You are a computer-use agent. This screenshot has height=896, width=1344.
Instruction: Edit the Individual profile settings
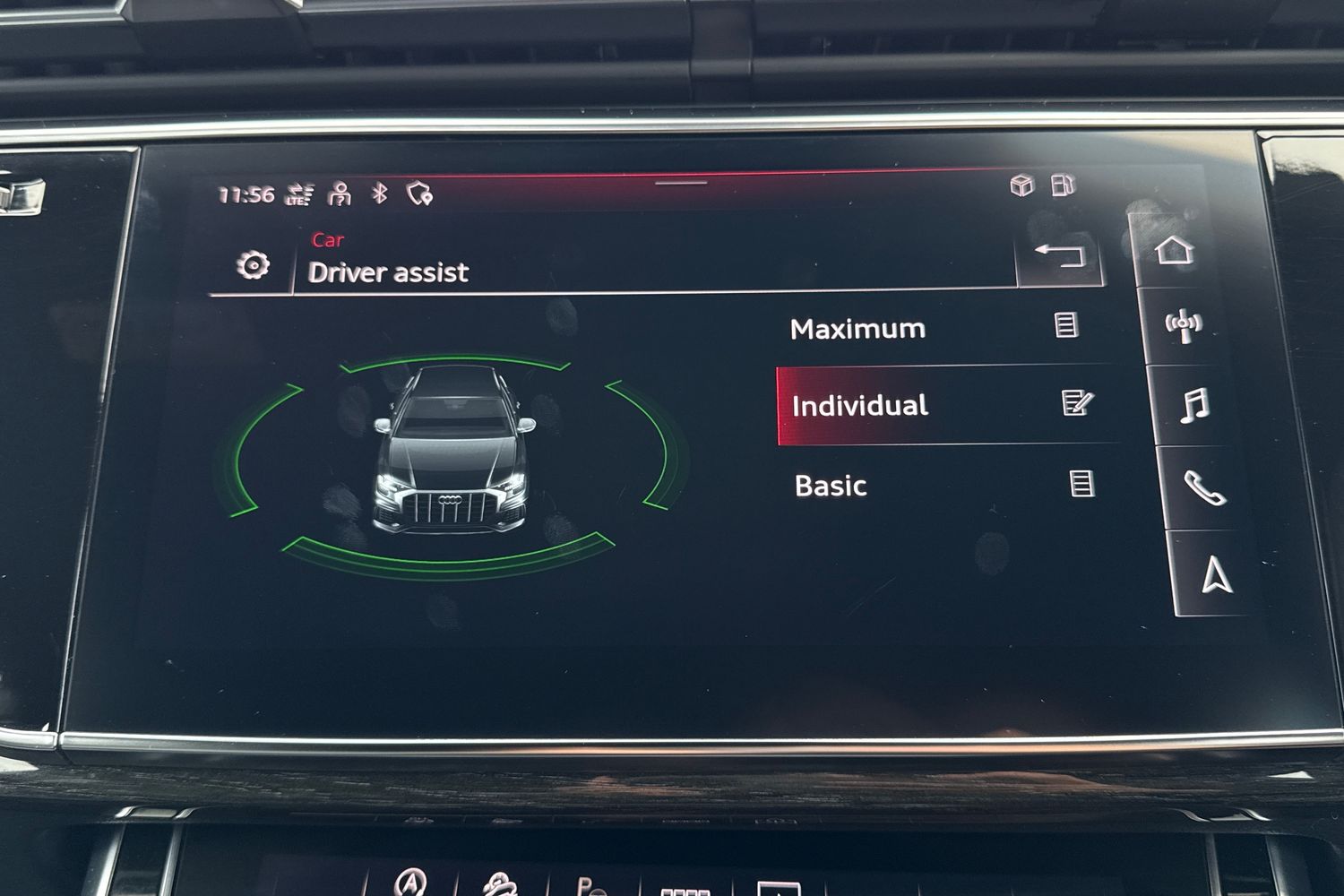pyautogui.click(x=1076, y=402)
